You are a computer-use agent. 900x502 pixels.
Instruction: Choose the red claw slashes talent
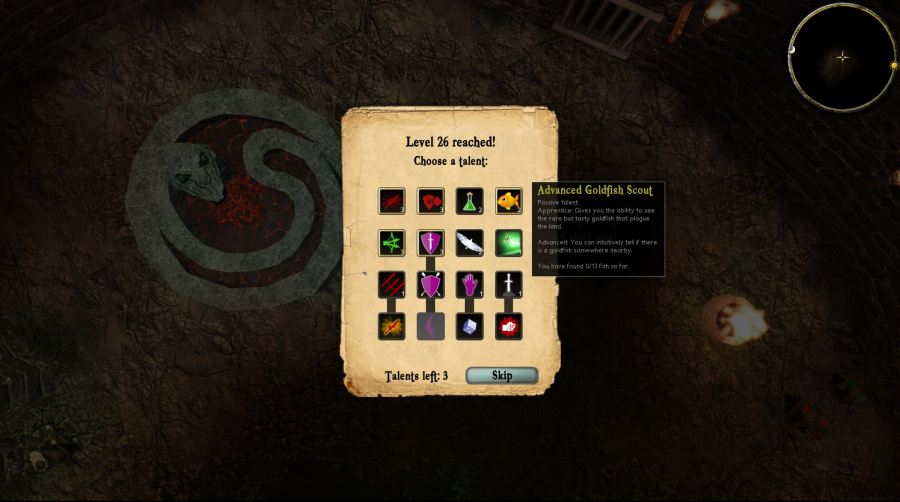coord(392,285)
